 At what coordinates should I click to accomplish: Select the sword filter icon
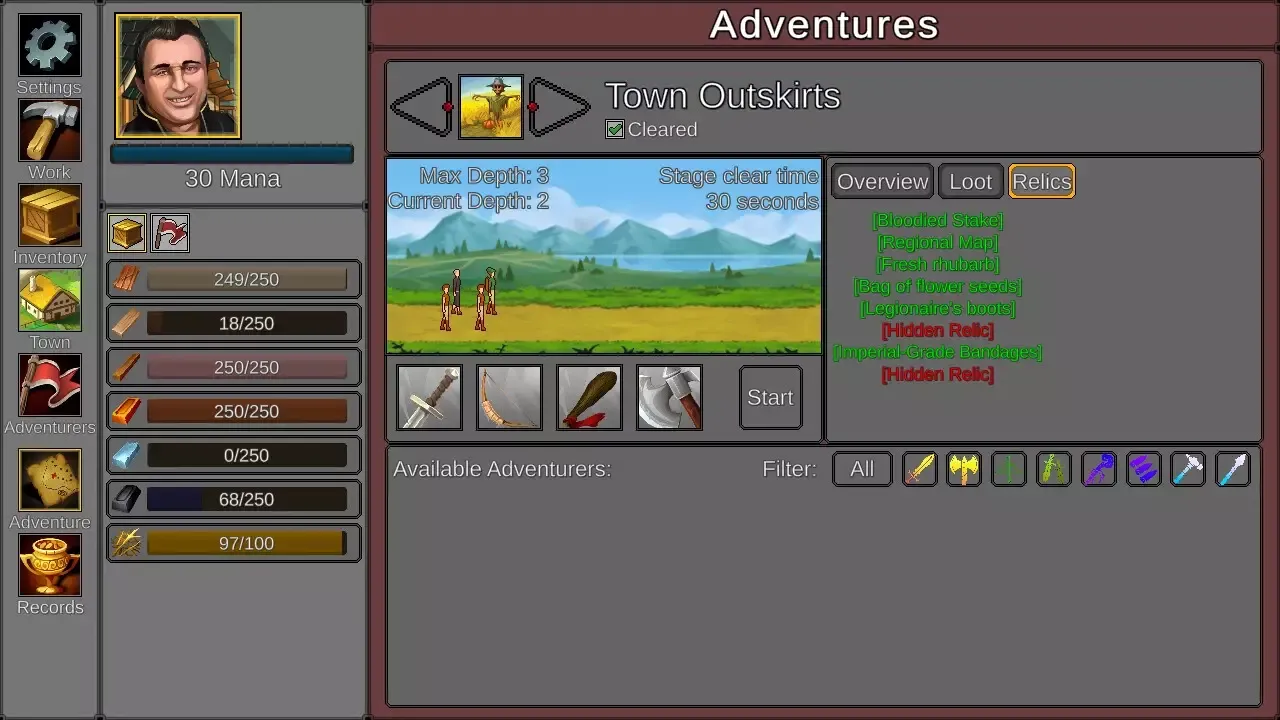click(x=920, y=469)
